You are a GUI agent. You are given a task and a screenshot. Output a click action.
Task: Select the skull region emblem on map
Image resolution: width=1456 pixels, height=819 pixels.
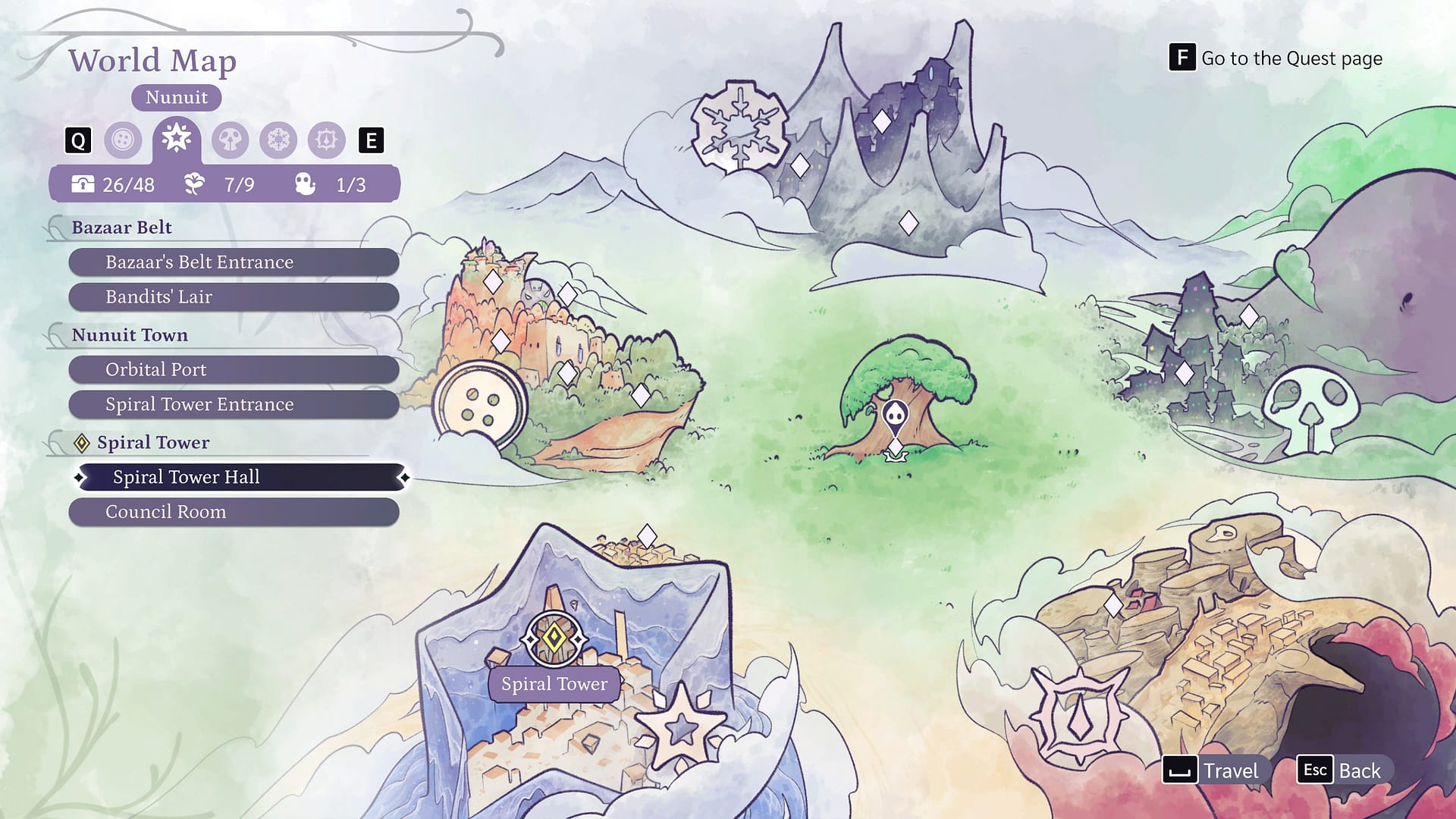pos(1310,409)
